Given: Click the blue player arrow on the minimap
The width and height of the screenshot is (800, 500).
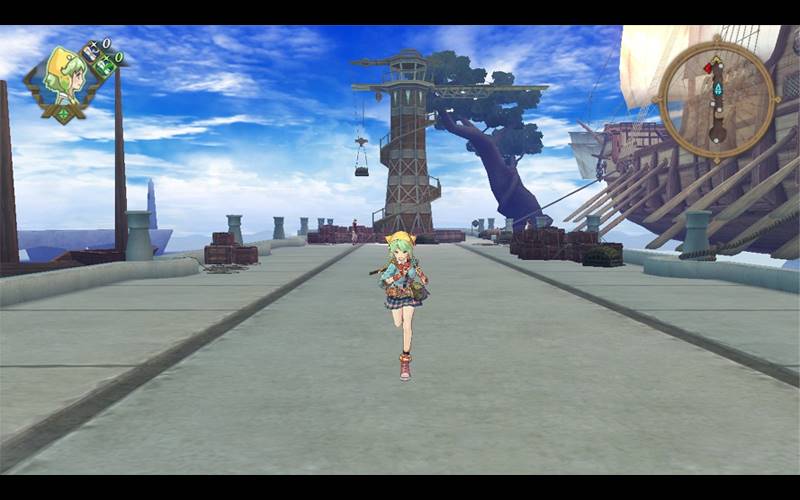Looking at the screenshot, I should [x=717, y=89].
